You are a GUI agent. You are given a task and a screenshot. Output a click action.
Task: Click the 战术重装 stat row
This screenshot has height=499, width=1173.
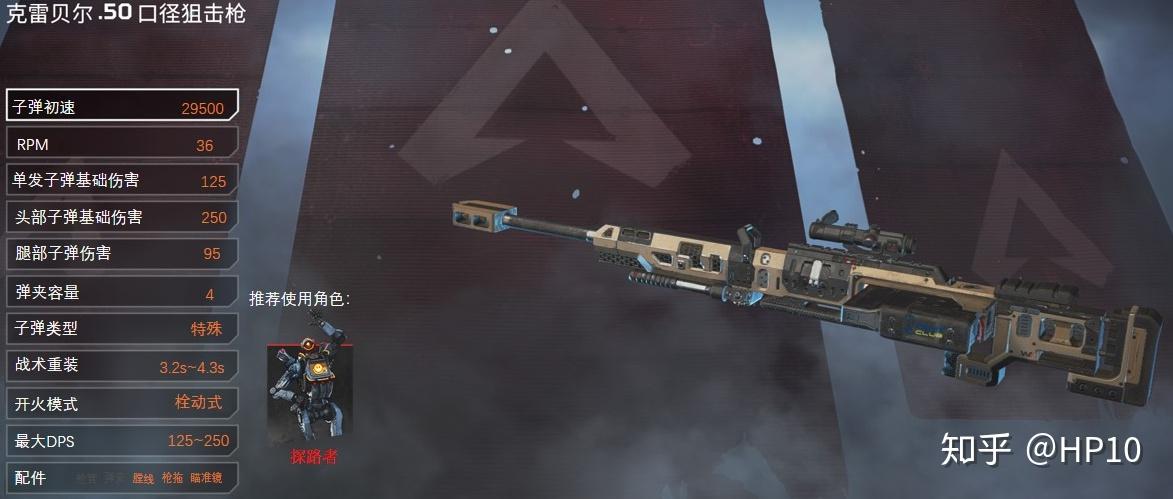[x=122, y=366]
